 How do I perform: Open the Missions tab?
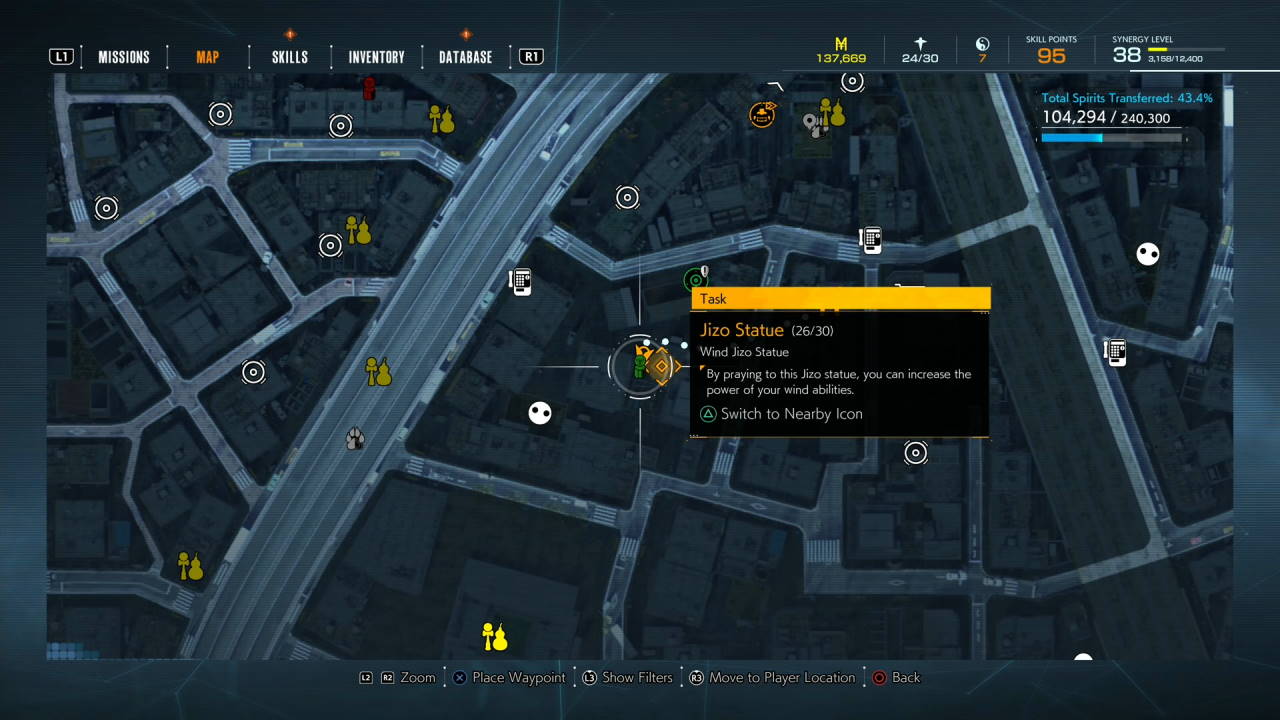pos(123,57)
